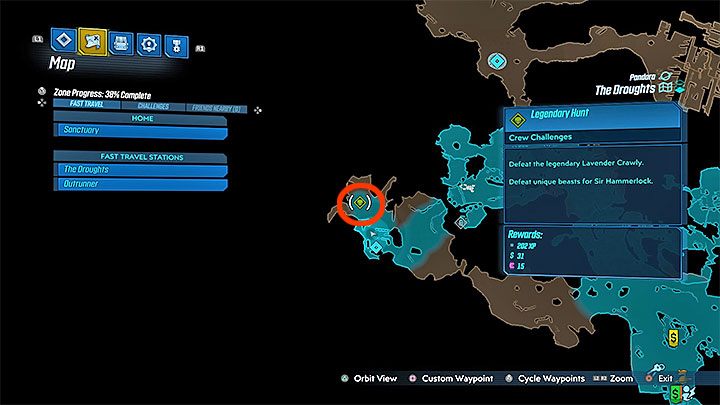720x405 pixels.
Task: Fast travel to Sanctuary
Action: coord(140,131)
